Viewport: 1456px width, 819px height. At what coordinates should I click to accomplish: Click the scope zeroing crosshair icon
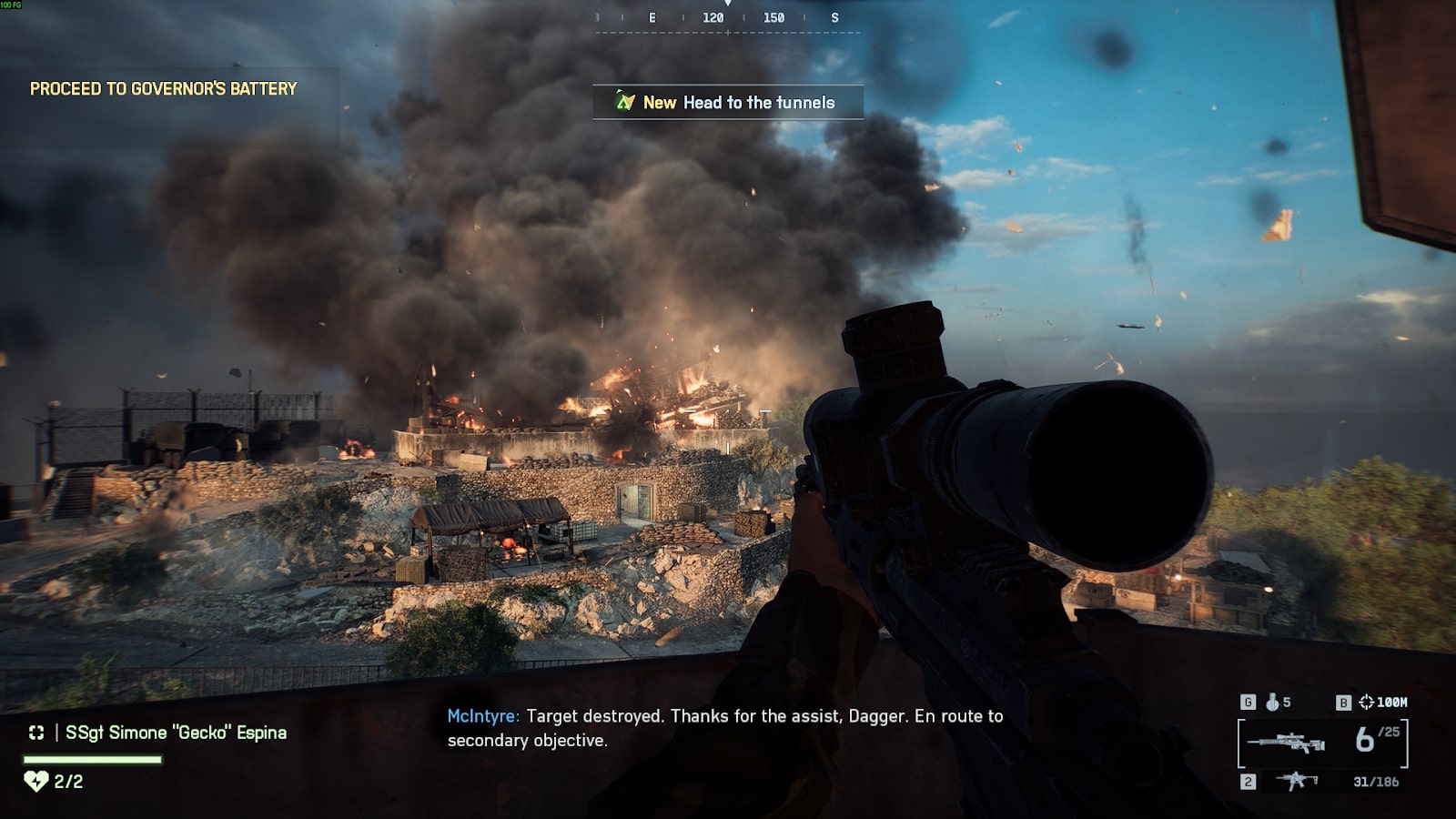(x=1366, y=702)
